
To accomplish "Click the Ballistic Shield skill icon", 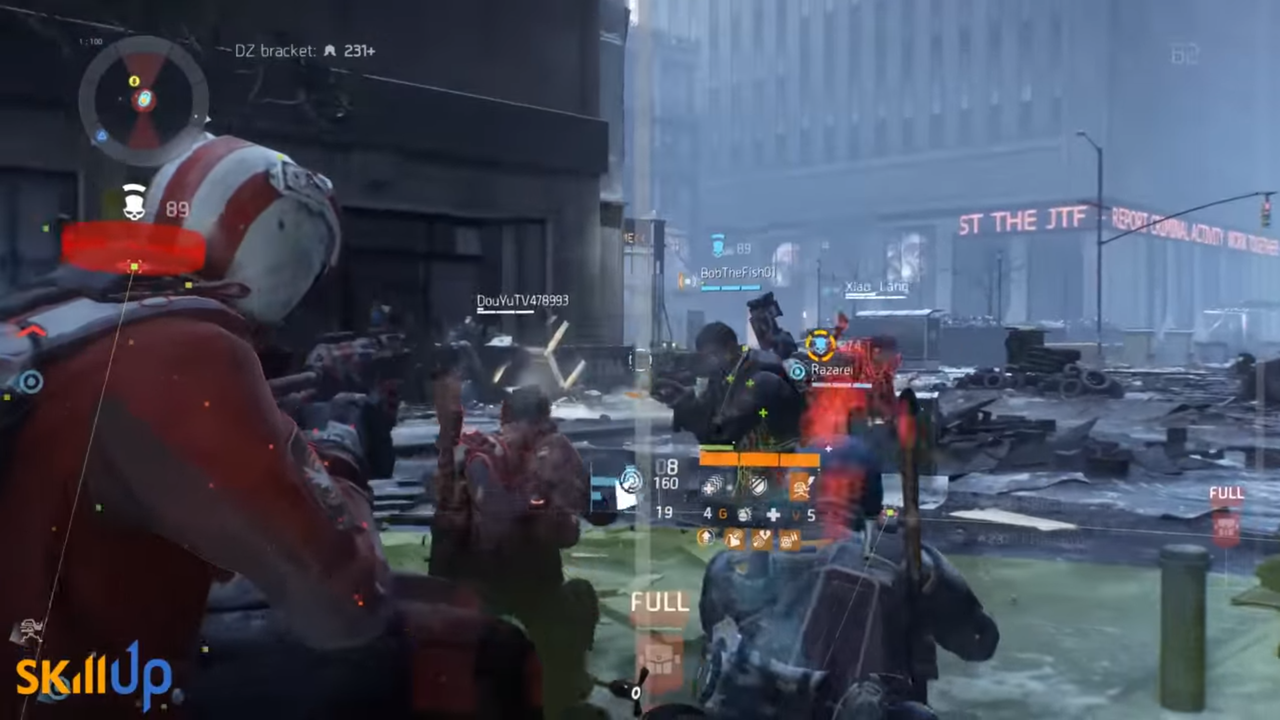I will 757,487.
